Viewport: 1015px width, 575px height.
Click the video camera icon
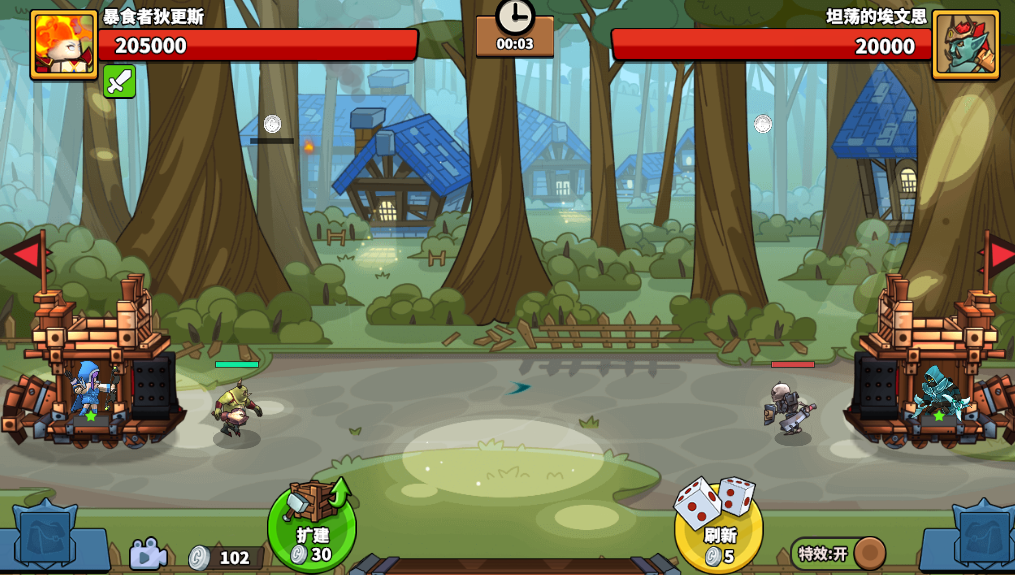pos(147,554)
